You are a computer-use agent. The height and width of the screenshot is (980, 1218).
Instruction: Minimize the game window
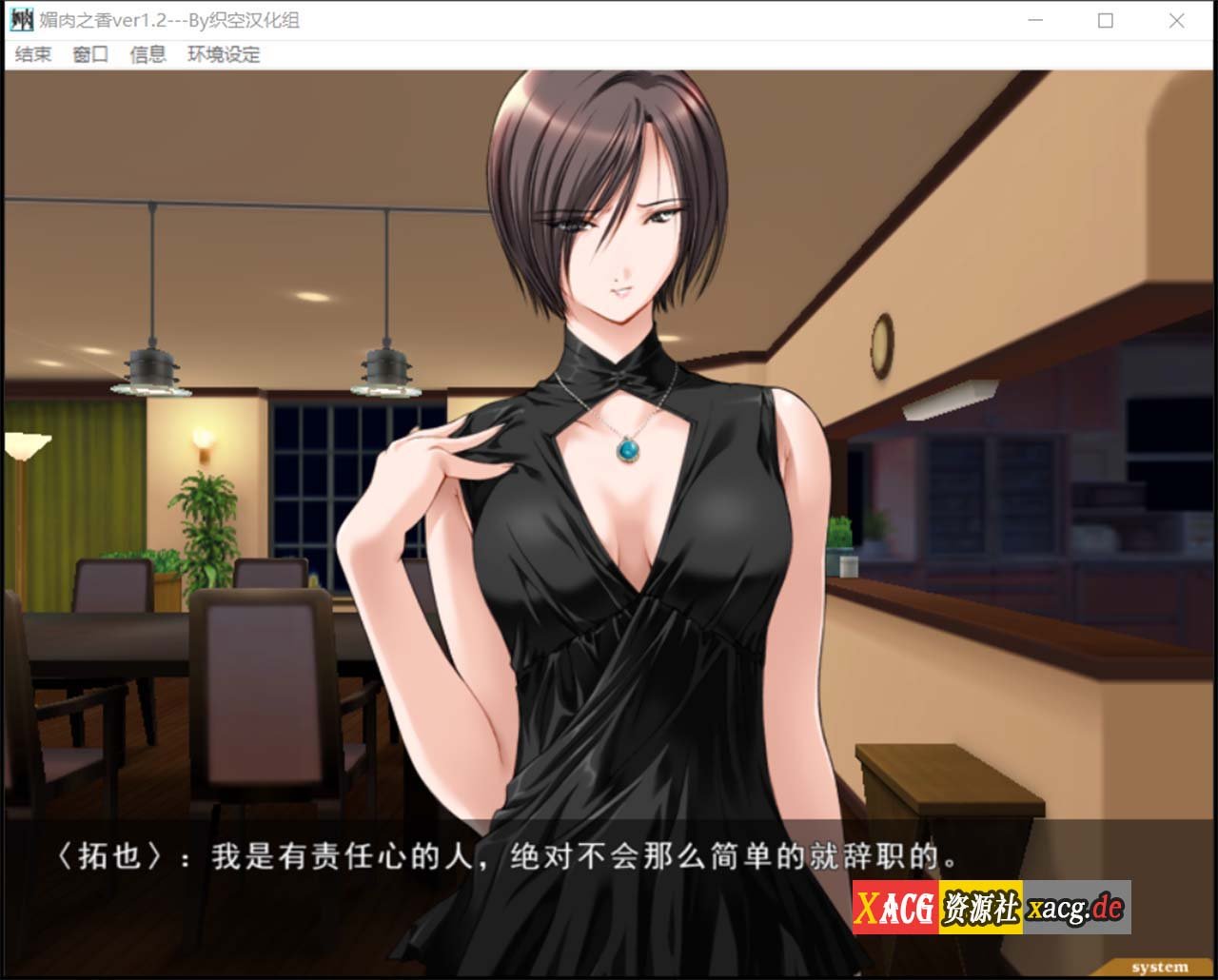click(1034, 19)
